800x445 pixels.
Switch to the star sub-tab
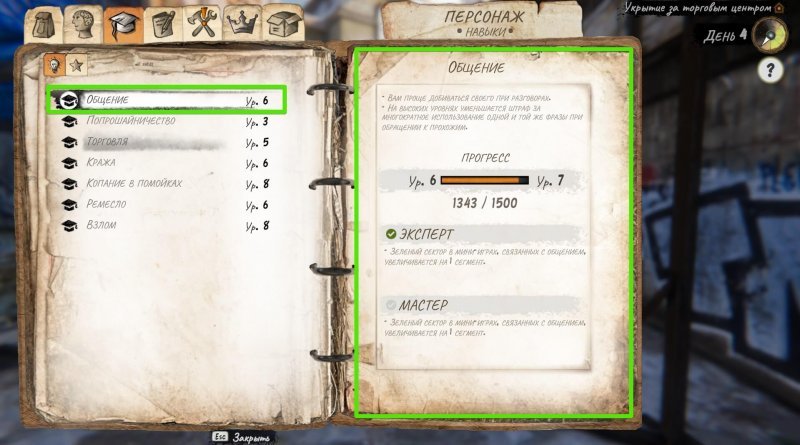(76, 65)
